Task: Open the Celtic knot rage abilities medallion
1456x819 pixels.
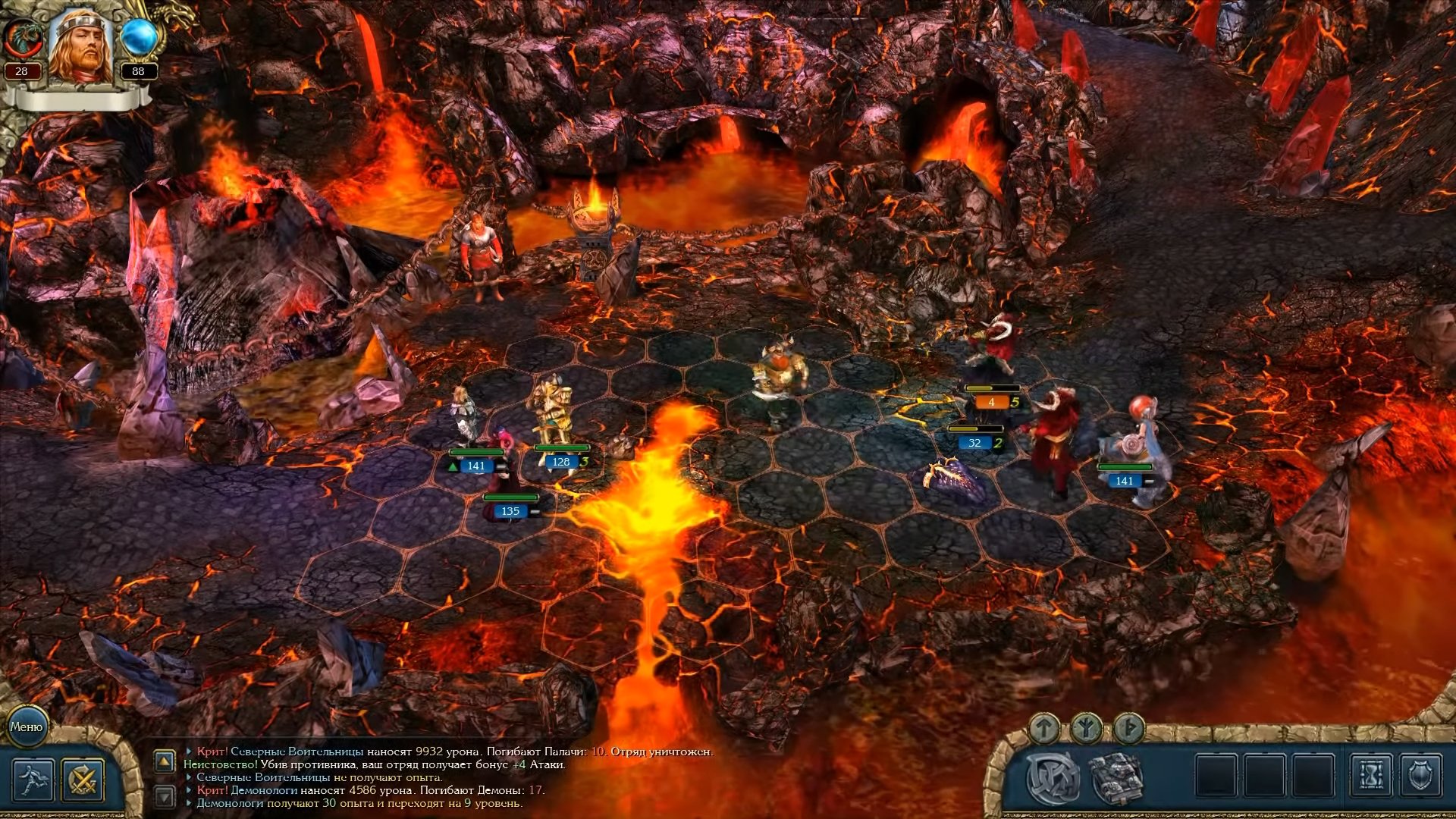Action: coord(1053,777)
